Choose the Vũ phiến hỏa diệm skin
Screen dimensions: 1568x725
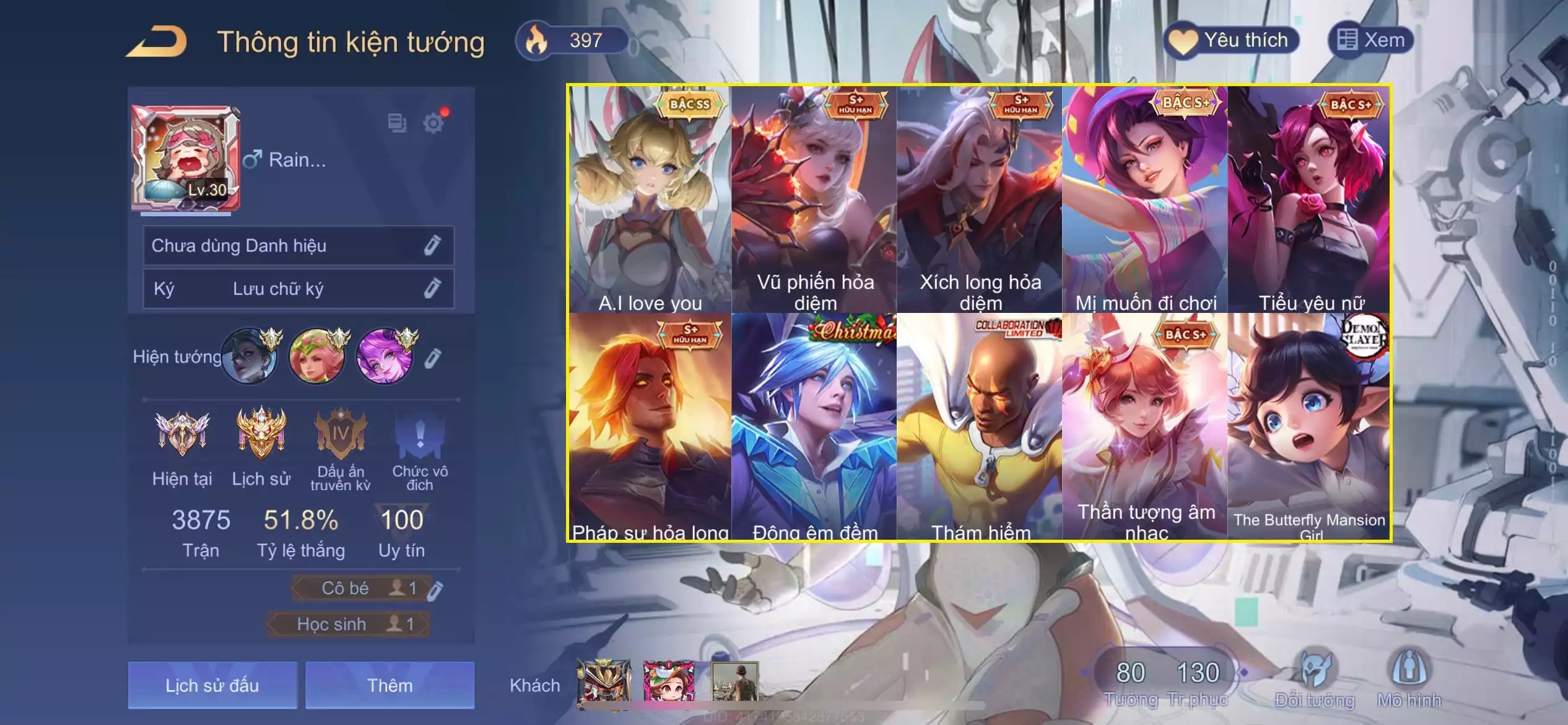(814, 200)
